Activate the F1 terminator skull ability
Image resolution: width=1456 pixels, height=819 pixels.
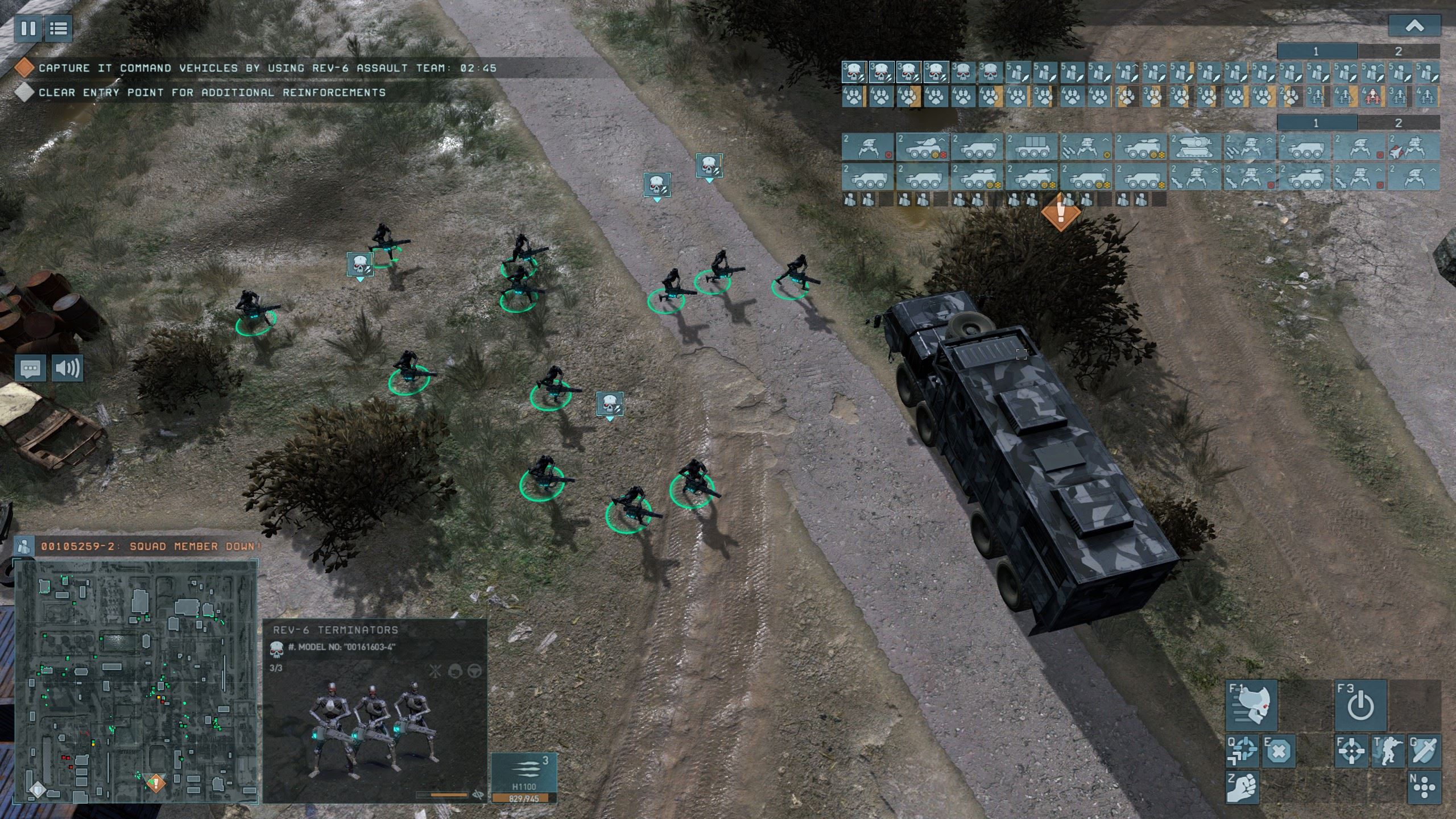1251,705
